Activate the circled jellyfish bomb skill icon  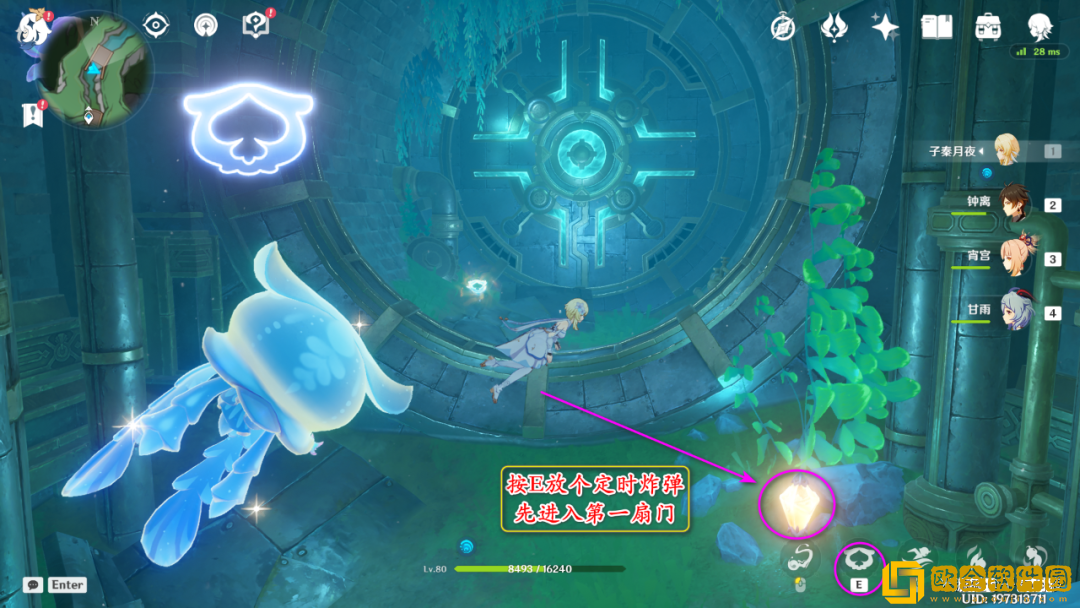point(858,562)
